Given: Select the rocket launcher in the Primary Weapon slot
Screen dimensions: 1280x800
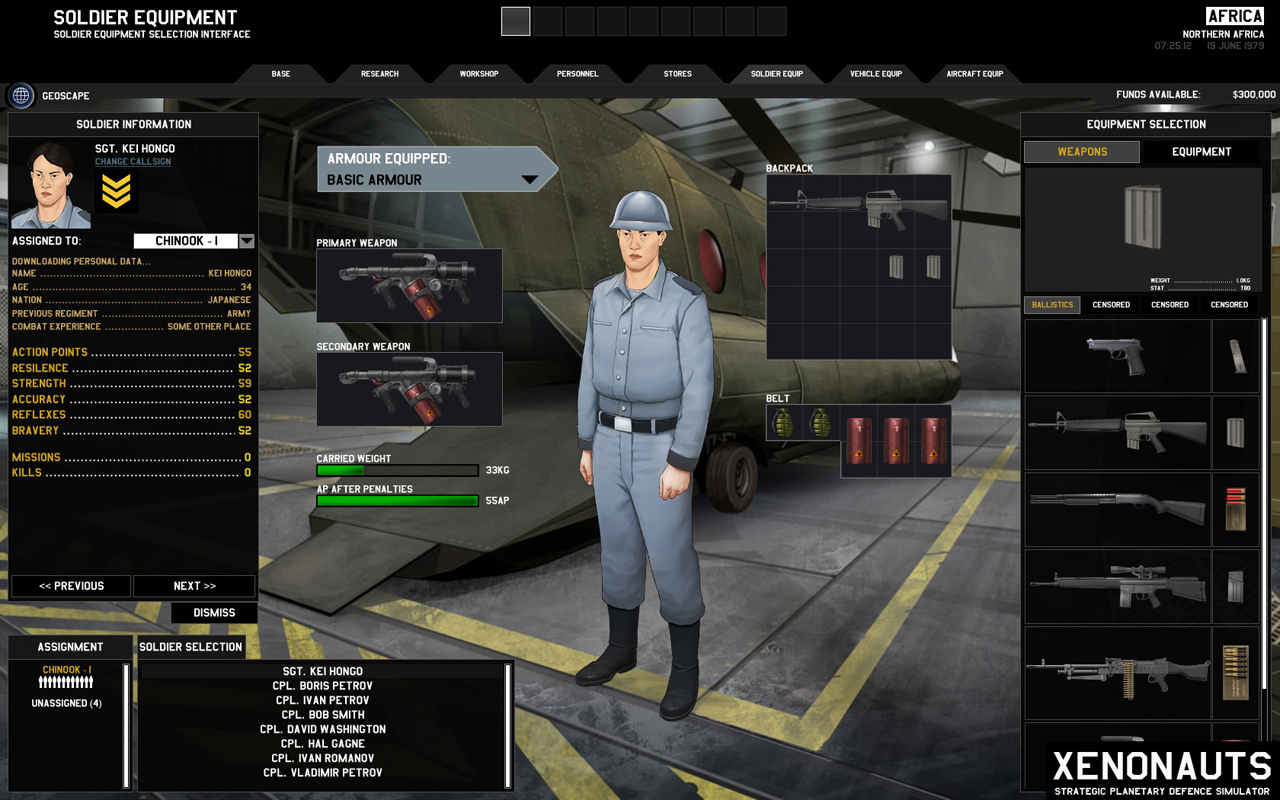Looking at the screenshot, I should pos(409,285).
